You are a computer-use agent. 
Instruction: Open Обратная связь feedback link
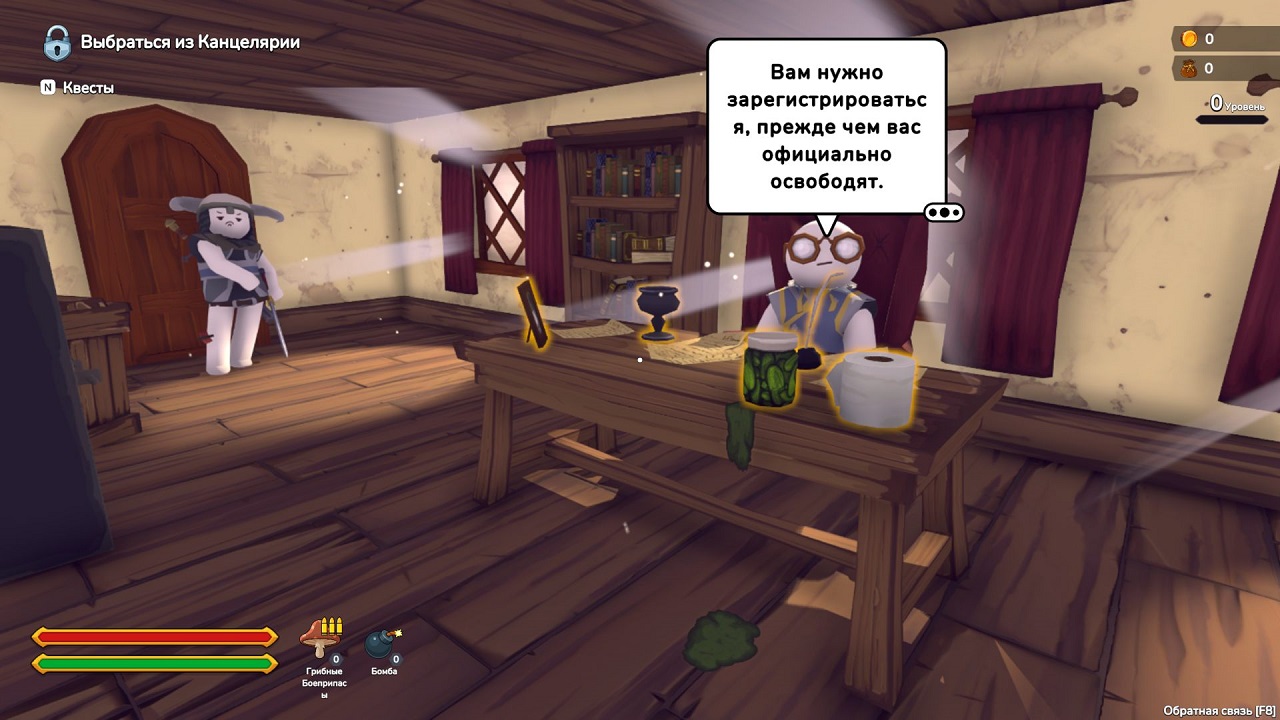pyautogui.click(x=1218, y=710)
